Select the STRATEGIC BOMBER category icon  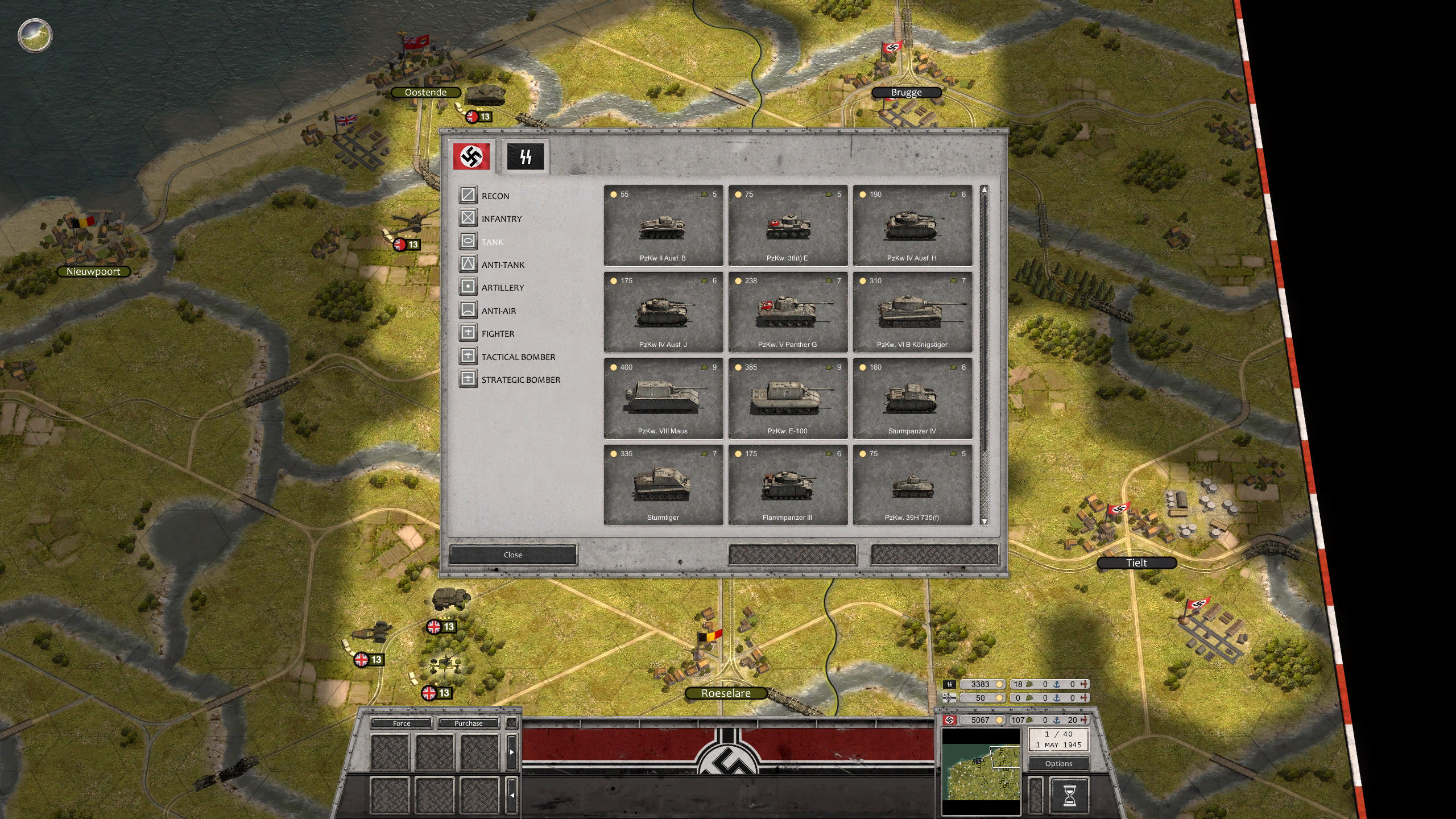pyautogui.click(x=468, y=379)
